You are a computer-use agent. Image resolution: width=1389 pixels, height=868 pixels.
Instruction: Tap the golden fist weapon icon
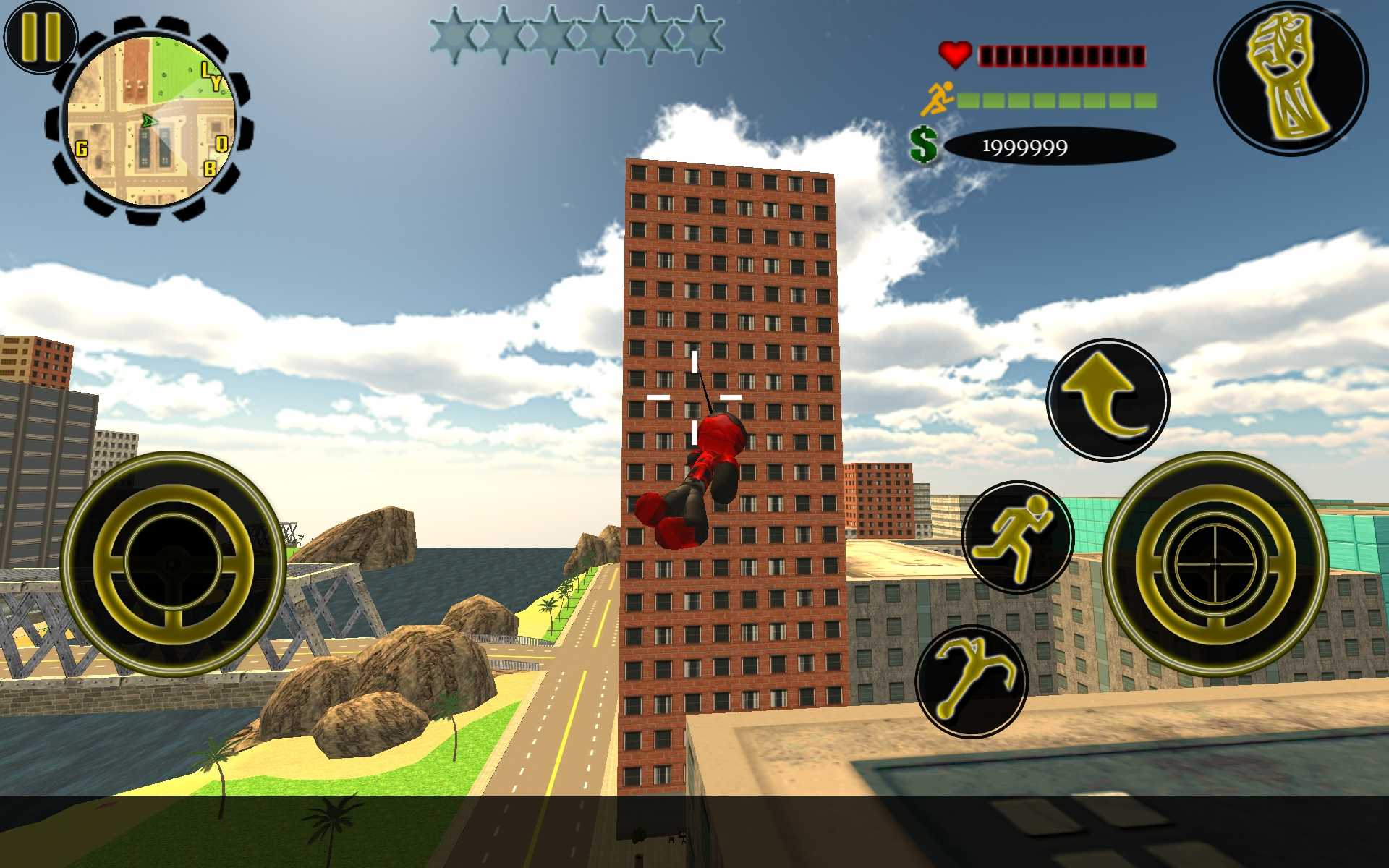coord(1291,78)
